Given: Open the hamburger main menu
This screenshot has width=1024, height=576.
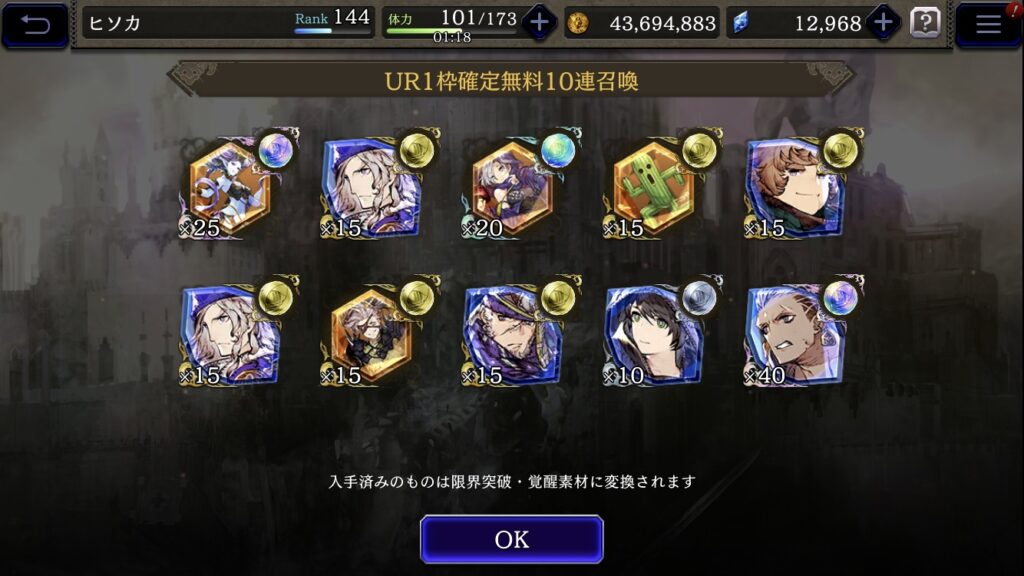Looking at the screenshot, I should (988, 25).
